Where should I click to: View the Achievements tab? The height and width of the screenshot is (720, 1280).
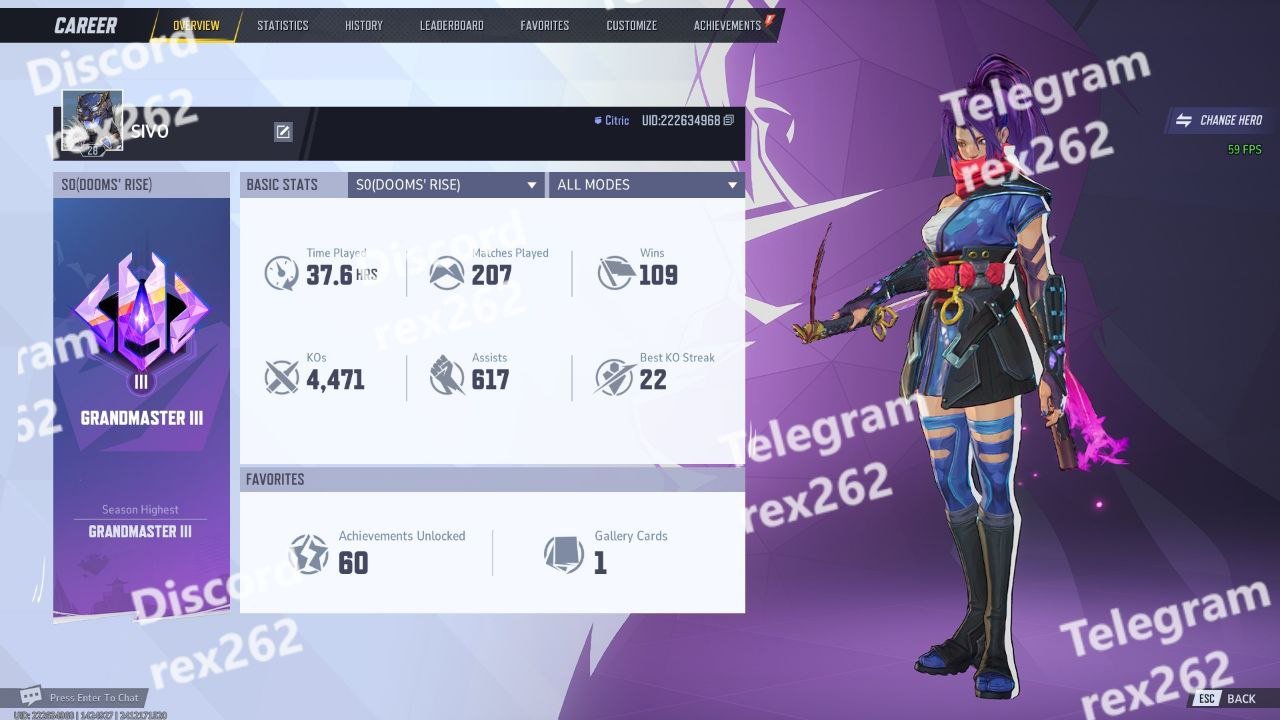[727, 25]
